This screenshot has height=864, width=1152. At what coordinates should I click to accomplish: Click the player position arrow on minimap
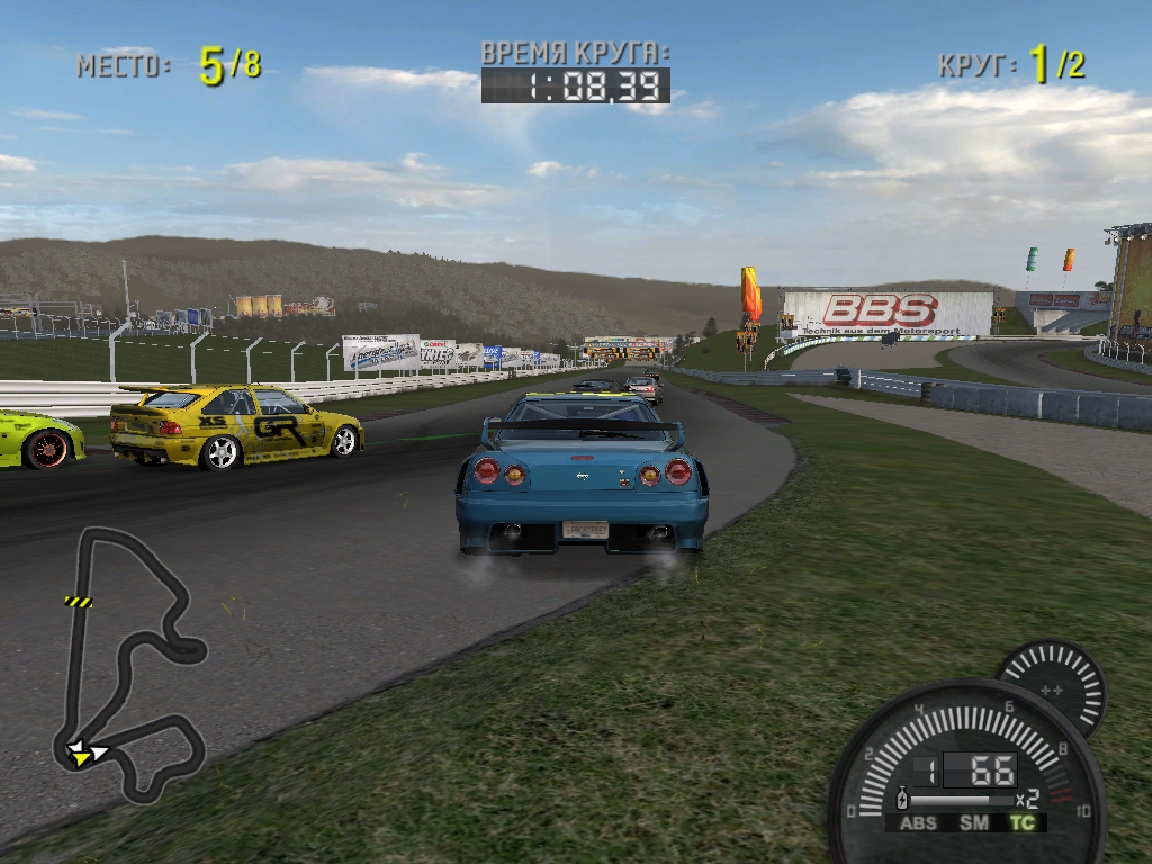point(80,751)
